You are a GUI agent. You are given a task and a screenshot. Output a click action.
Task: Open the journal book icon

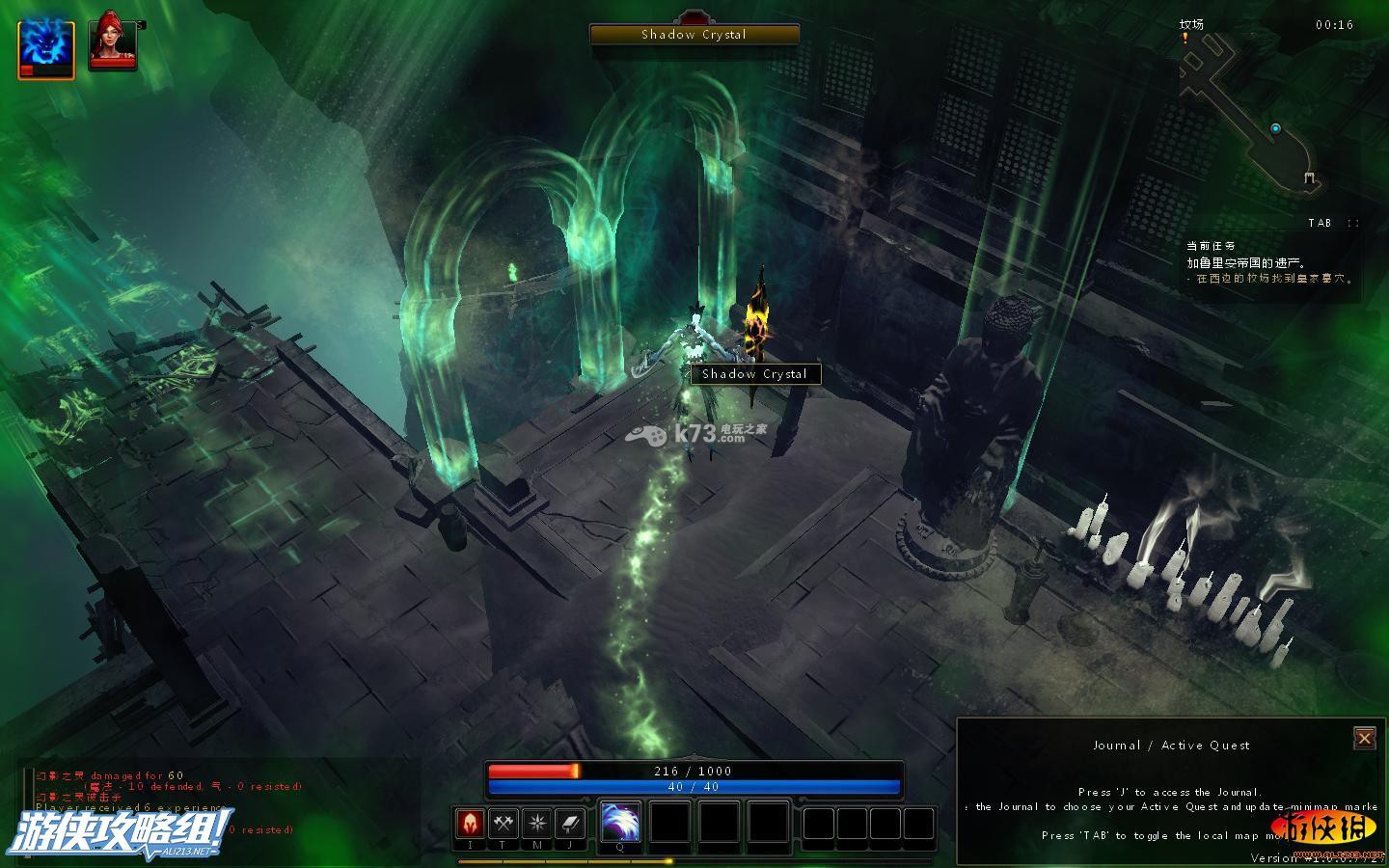(570, 824)
